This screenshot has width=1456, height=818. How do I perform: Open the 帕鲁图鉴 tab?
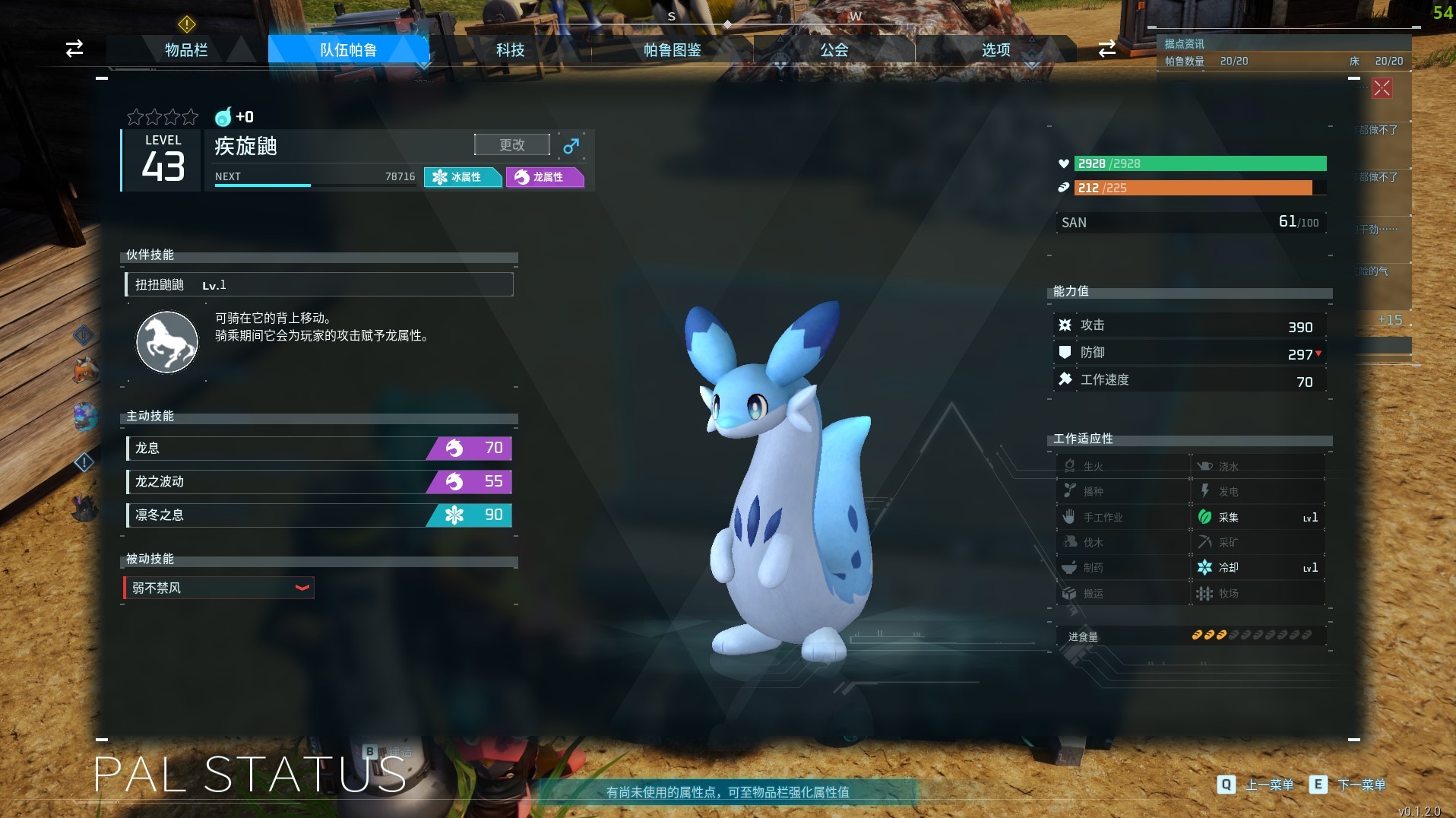(672, 50)
